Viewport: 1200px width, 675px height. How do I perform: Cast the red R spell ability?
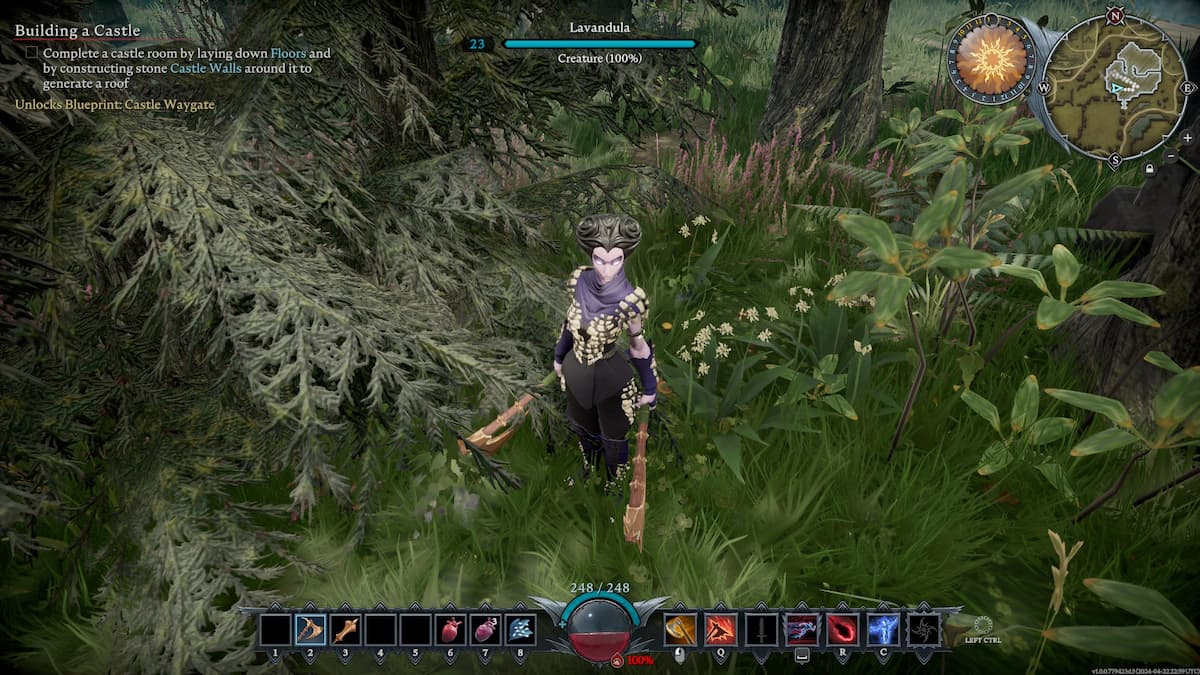click(x=842, y=629)
